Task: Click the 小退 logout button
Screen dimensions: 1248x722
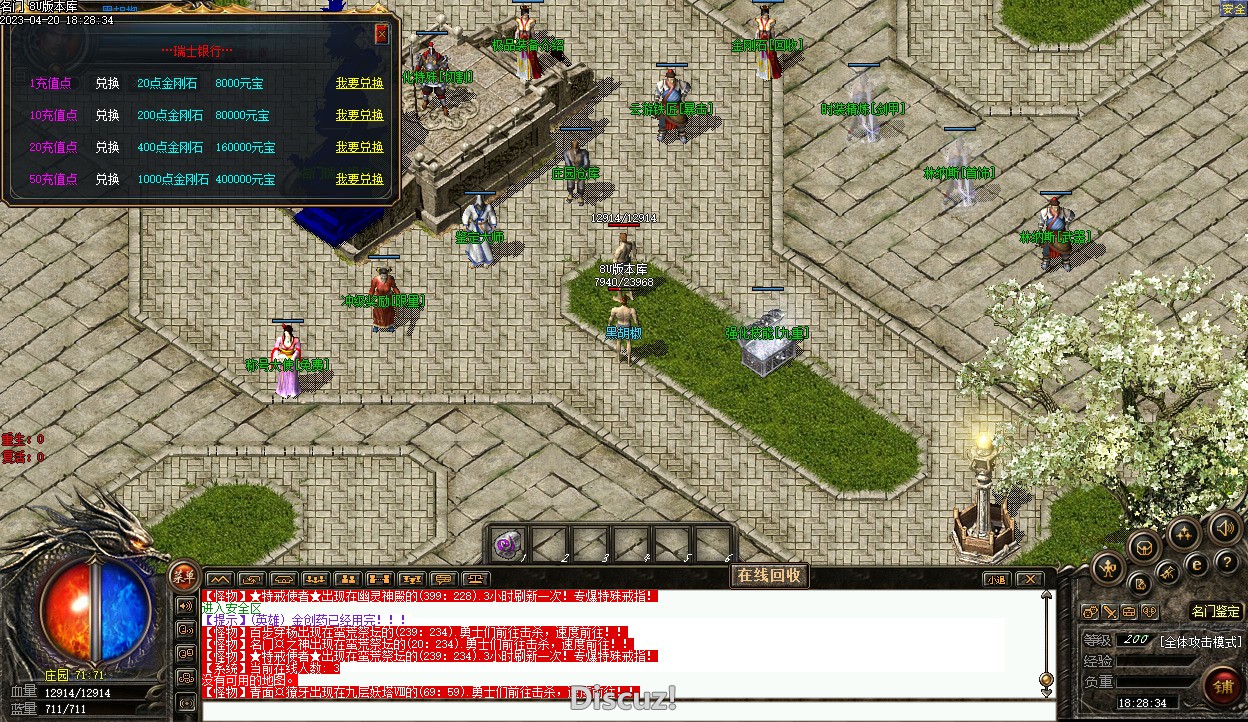Action: pos(996,579)
